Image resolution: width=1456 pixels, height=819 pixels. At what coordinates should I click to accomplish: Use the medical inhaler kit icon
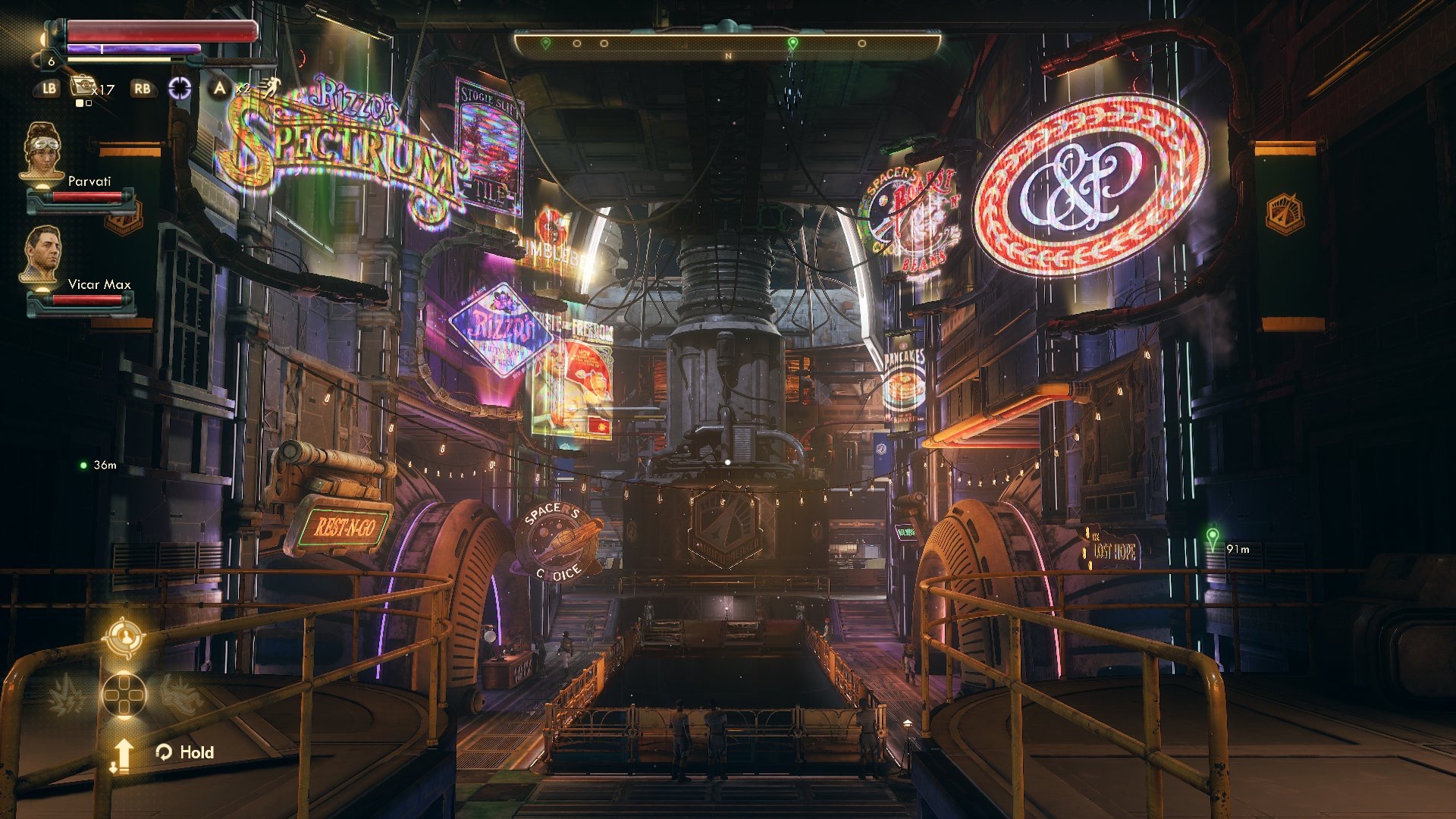pos(82,86)
